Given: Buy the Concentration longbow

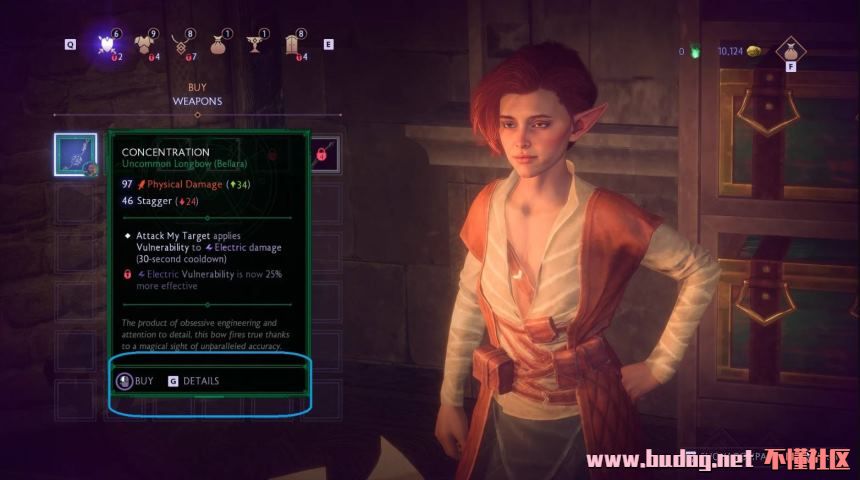Looking at the screenshot, I should [136, 381].
